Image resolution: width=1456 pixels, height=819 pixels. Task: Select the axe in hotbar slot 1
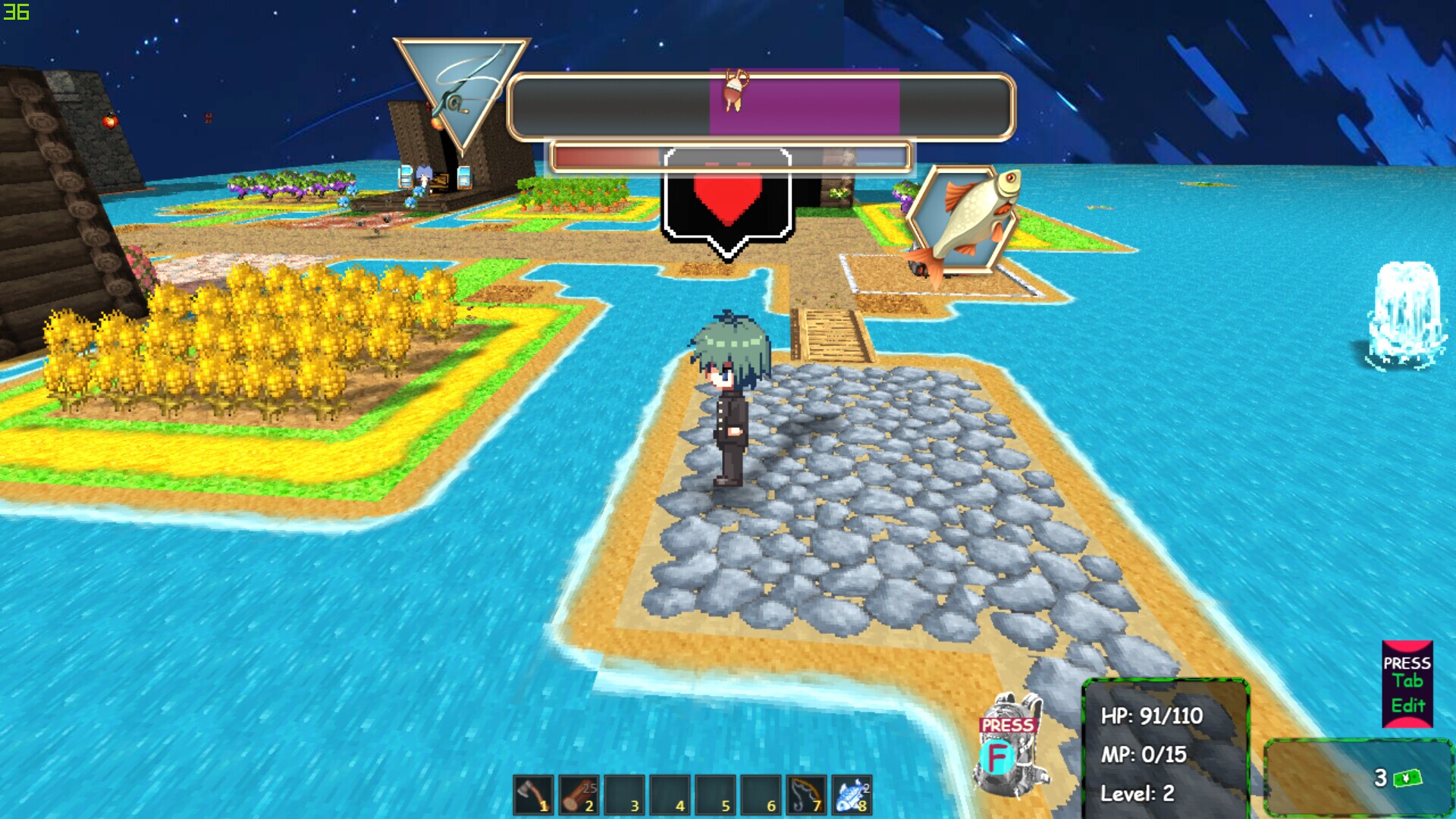(x=534, y=795)
